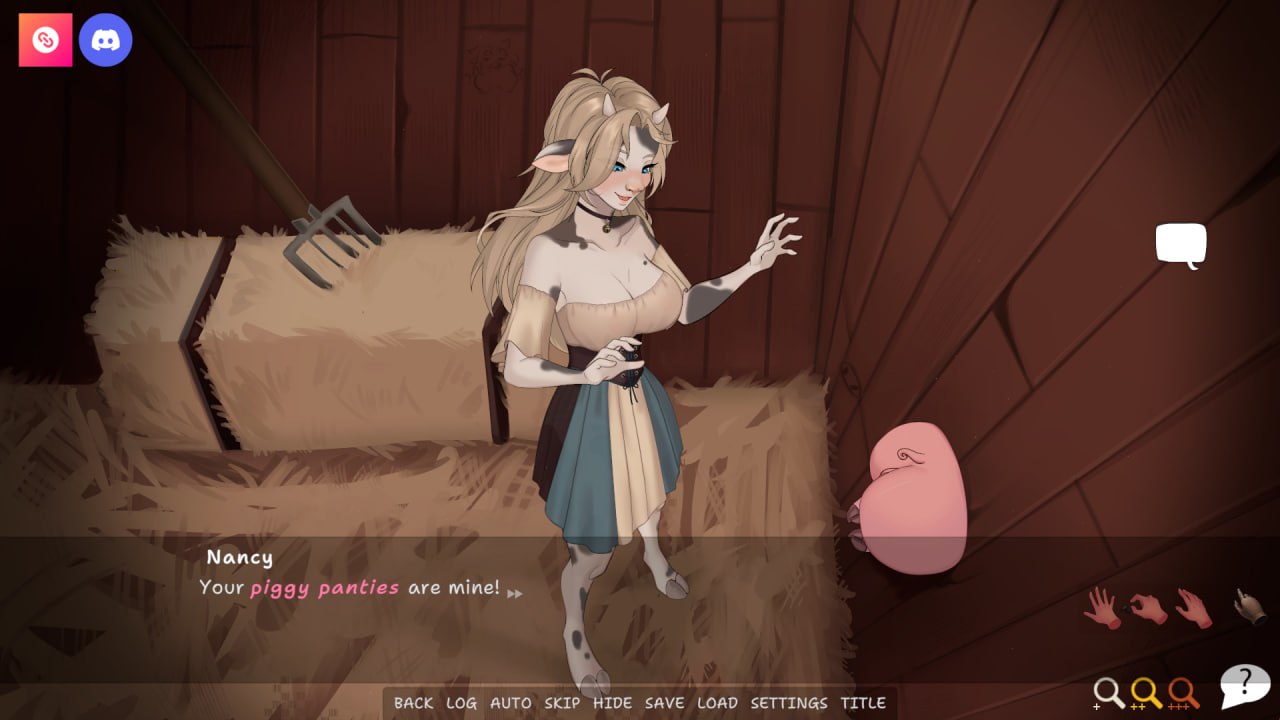Open the SETTINGS menu
The width and height of the screenshot is (1280, 720).
(x=789, y=703)
